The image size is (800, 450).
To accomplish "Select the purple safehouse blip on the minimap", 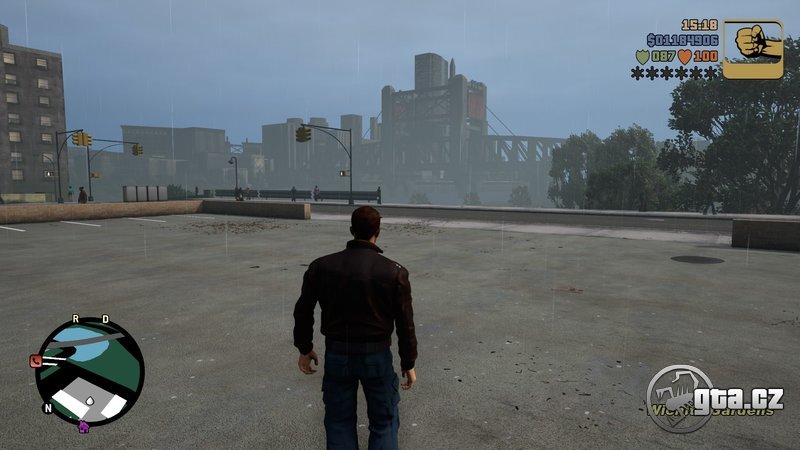I will point(84,425).
